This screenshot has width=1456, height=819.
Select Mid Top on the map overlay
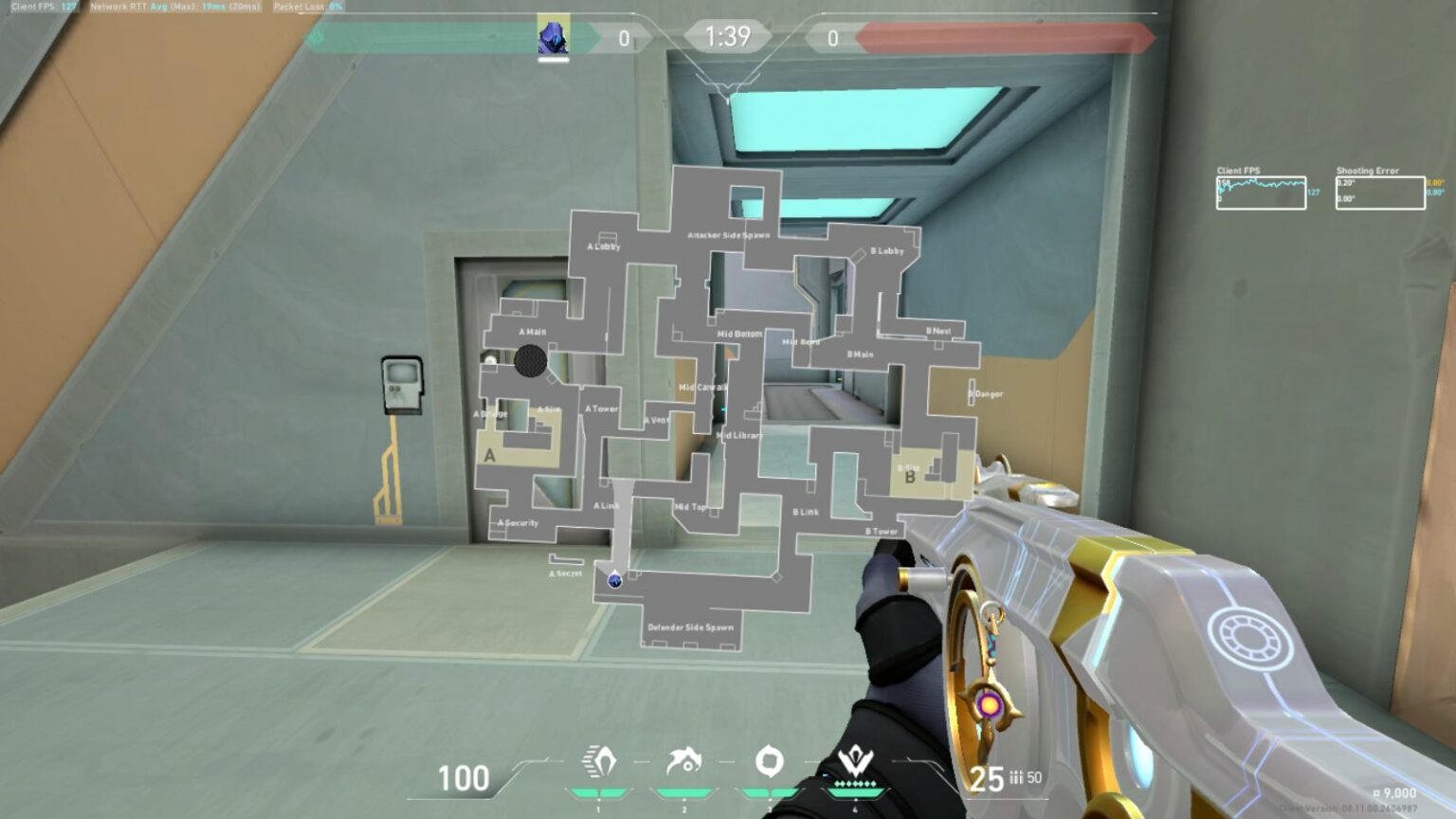coord(690,507)
